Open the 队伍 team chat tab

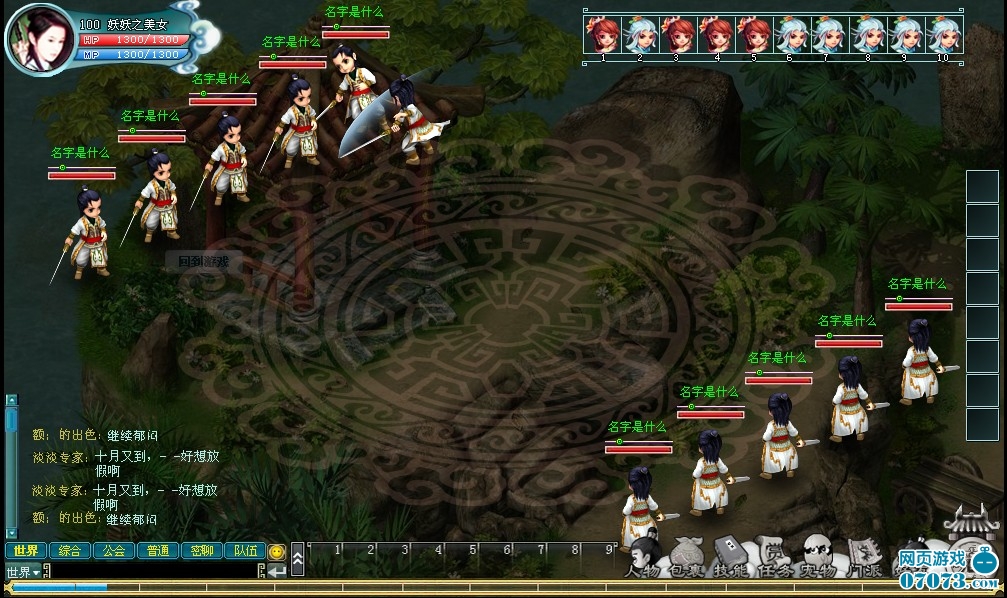(245, 550)
